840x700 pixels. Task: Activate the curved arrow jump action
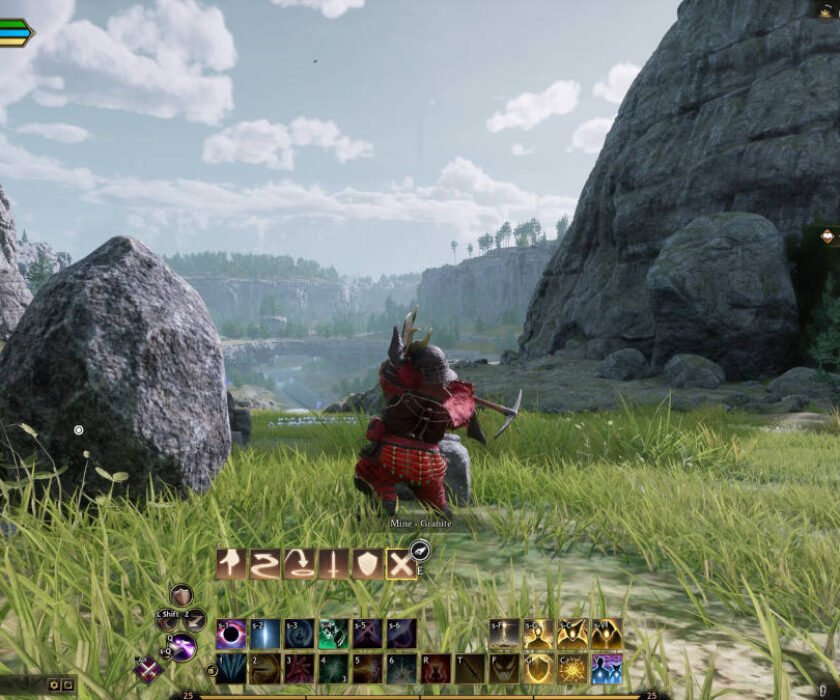coord(299,565)
